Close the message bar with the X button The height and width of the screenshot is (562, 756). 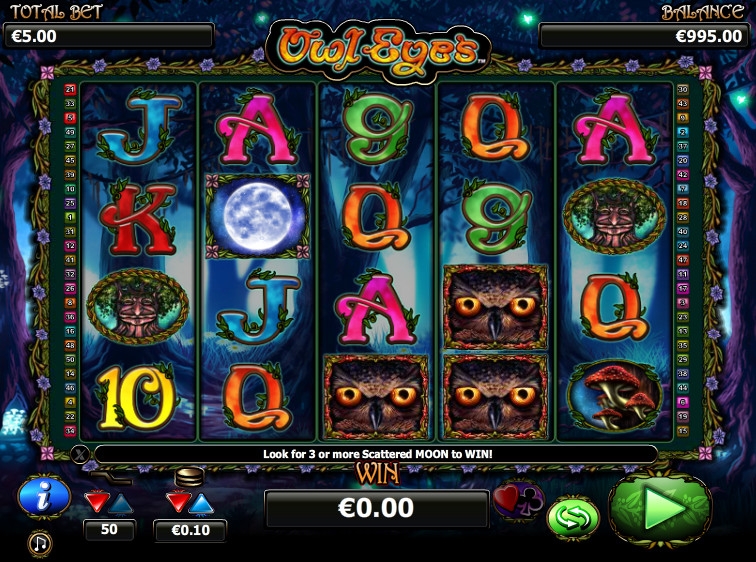click(81, 455)
